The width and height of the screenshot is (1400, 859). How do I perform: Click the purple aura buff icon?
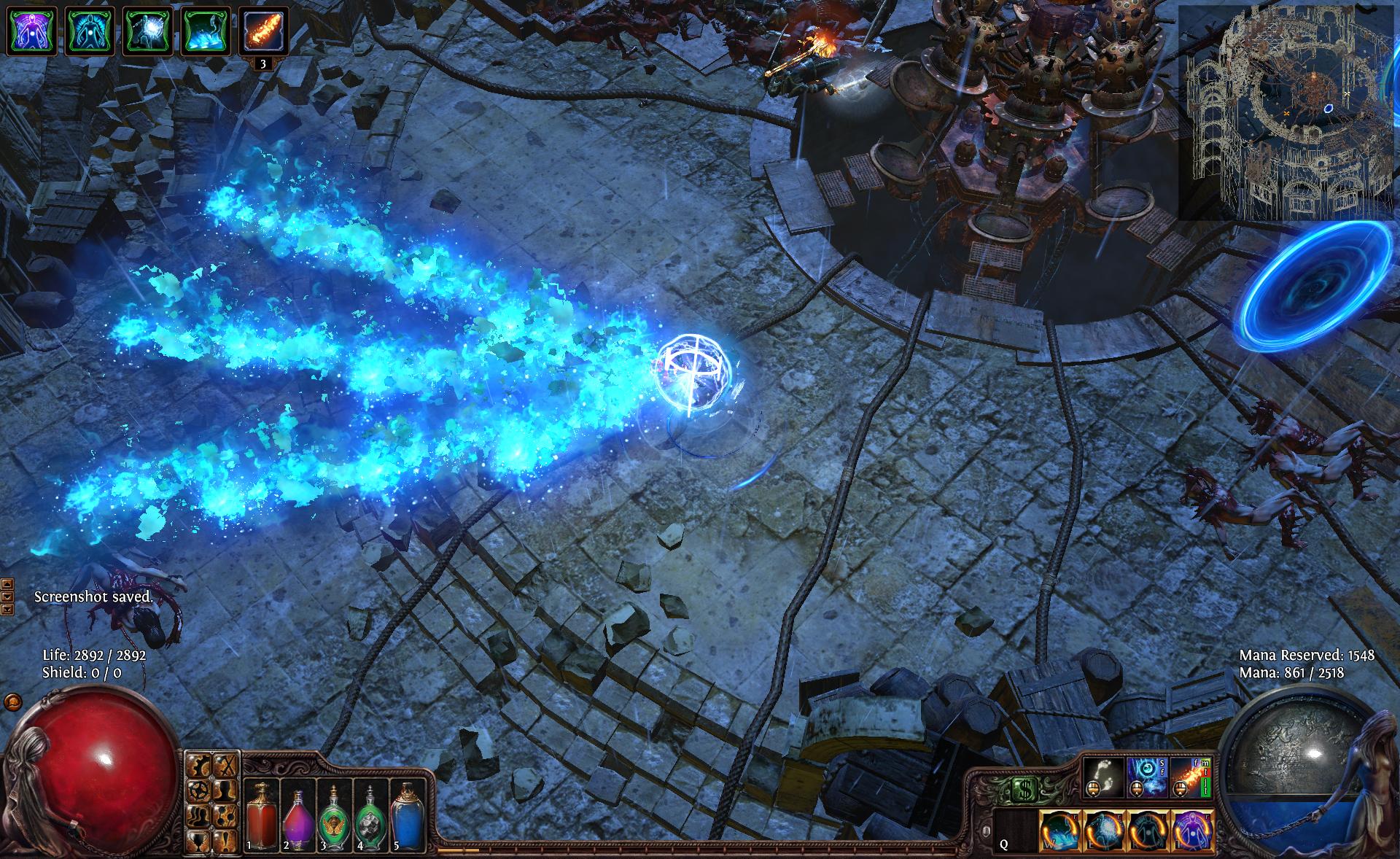pyautogui.click(x=32, y=31)
